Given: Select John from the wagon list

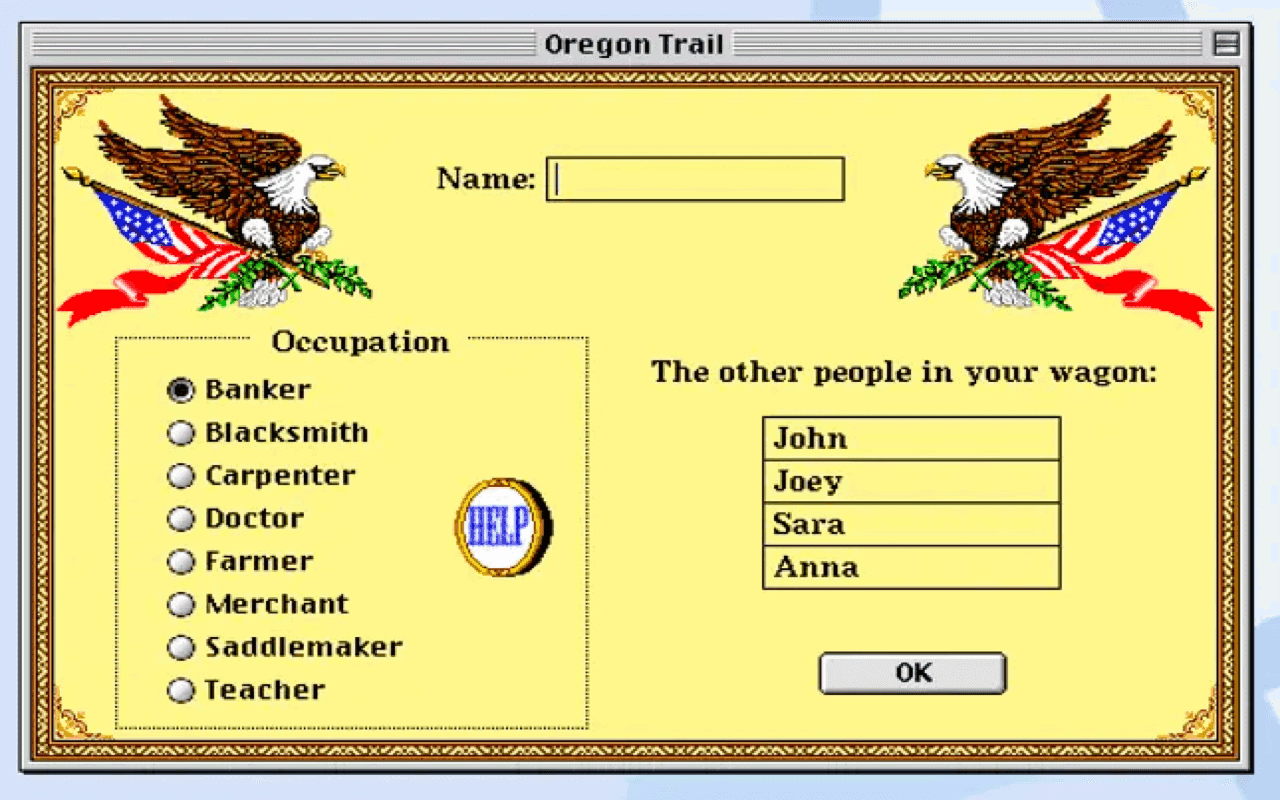Looking at the screenshot, I should [911, 438].
